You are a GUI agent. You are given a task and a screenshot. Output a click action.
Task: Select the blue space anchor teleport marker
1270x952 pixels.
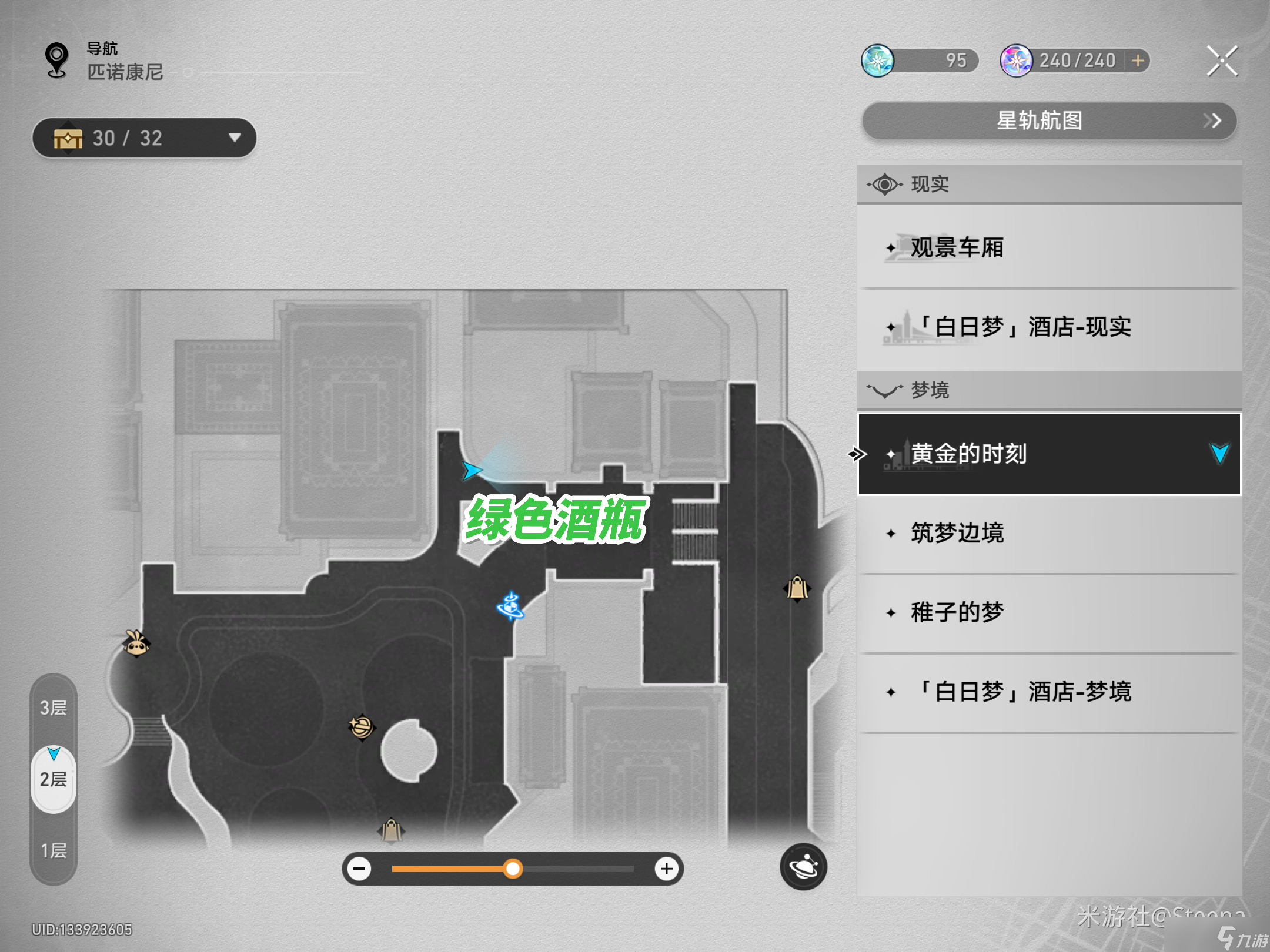[x=510, y=606]
